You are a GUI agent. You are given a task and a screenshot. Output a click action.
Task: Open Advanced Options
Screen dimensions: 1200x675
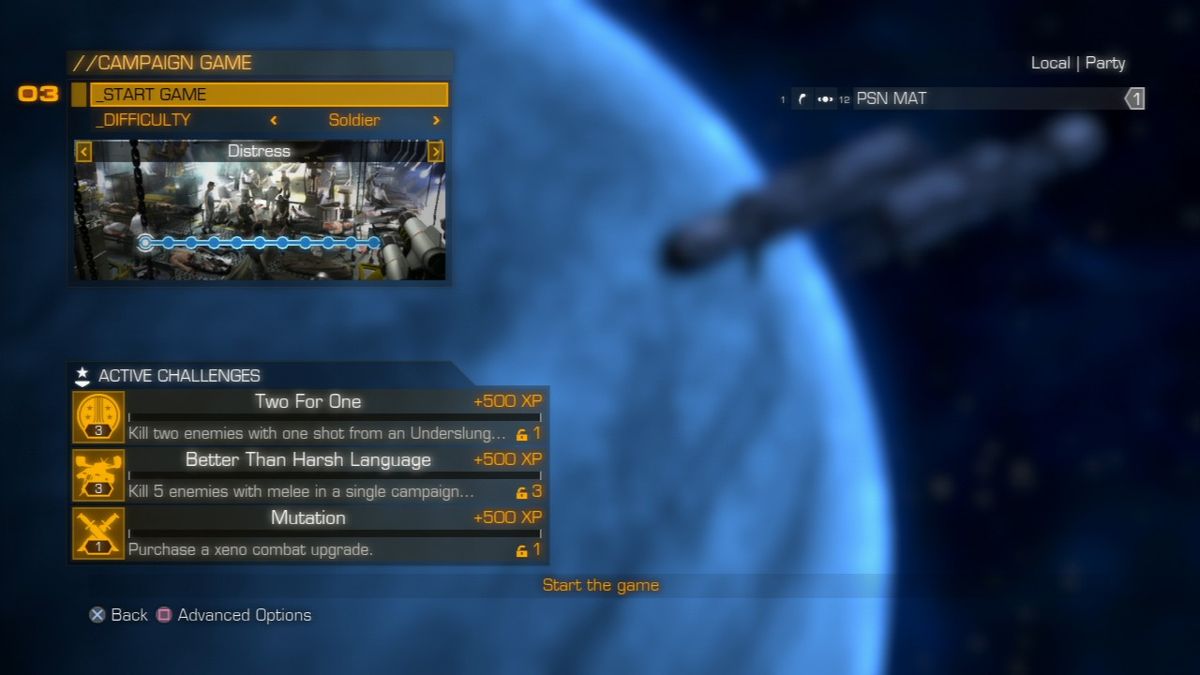(235, 615)
